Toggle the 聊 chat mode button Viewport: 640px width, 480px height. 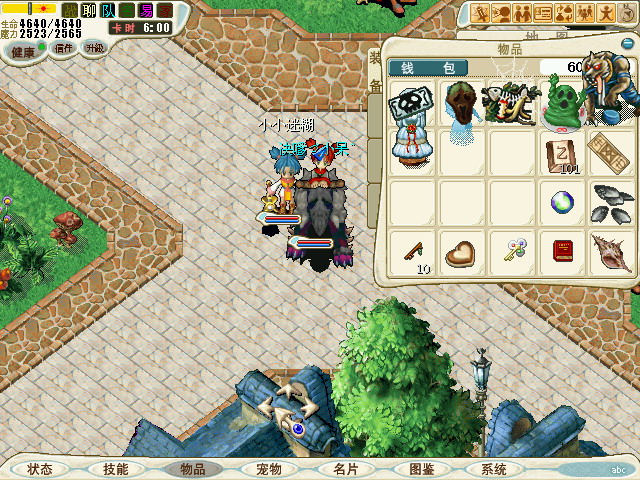click(87, 10)
